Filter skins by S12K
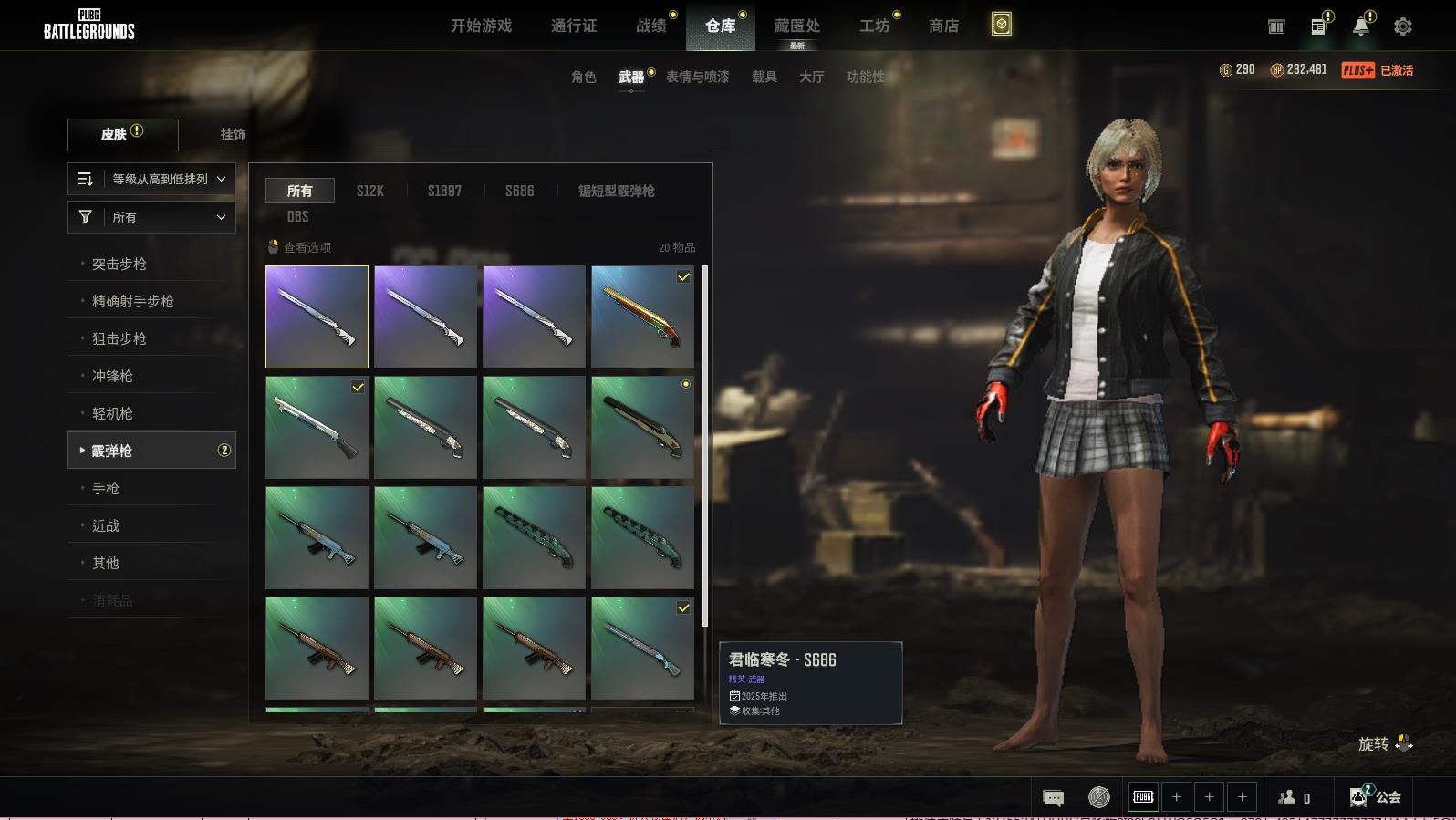This screenshot has width=1456, height=820. pyautogui.click(x=370, y=191)
